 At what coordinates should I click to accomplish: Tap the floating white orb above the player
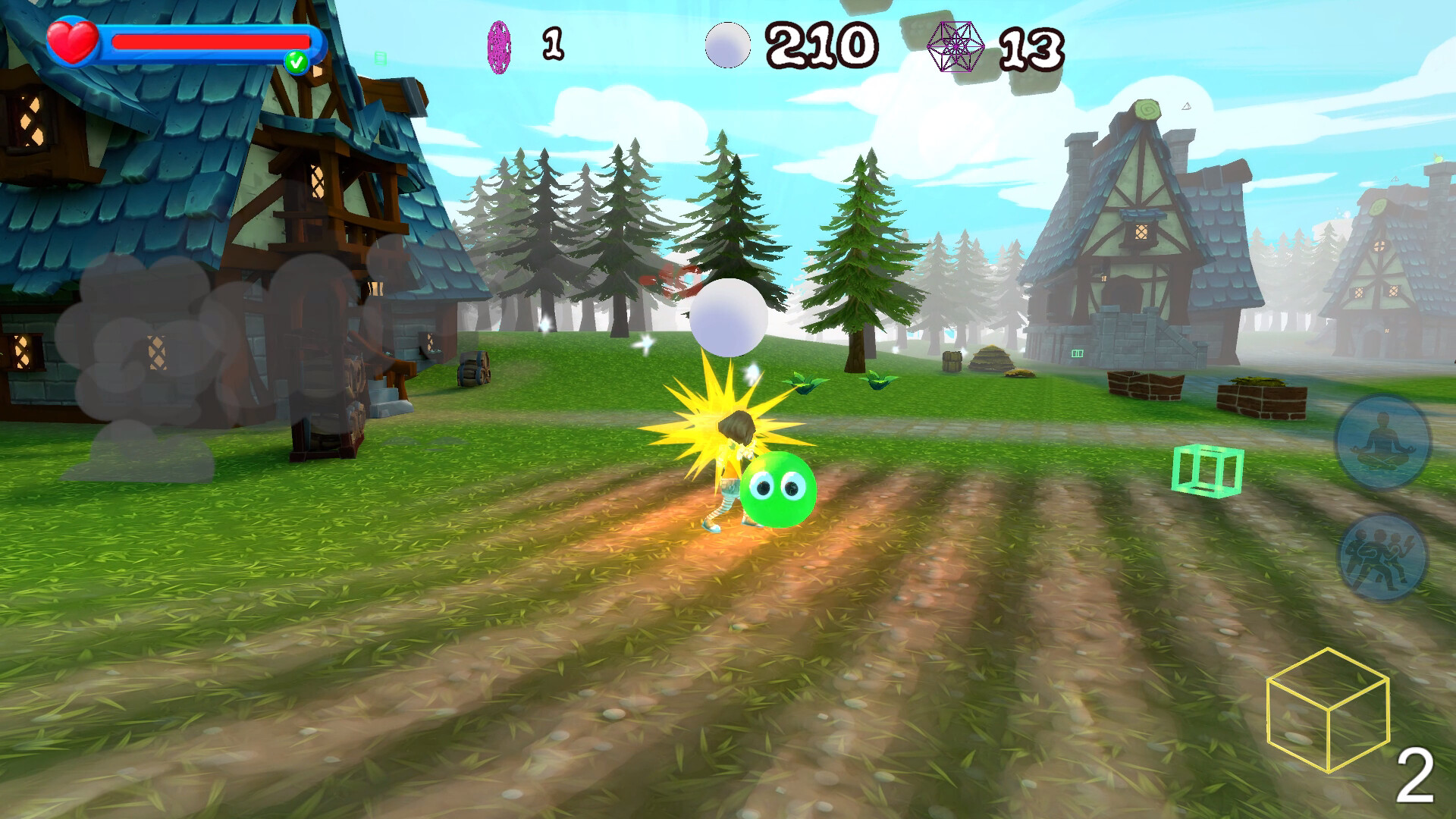click(726, 318)
